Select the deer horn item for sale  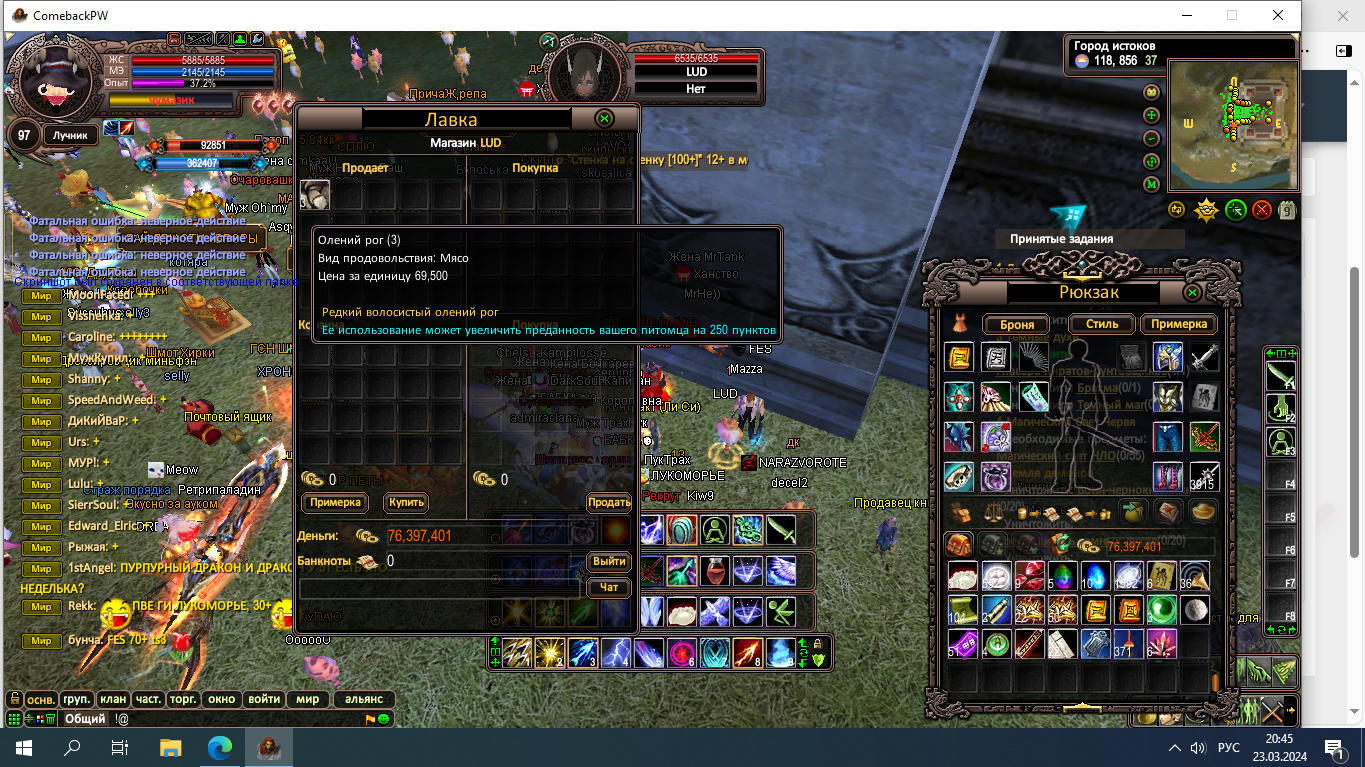315,195
